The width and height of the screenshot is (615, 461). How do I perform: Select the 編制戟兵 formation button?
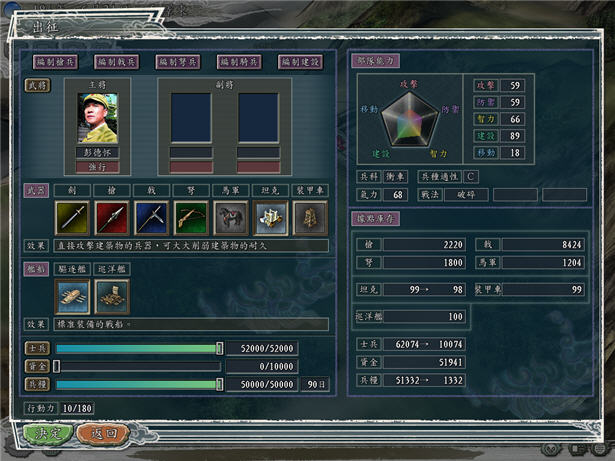[x=117, y=62]
